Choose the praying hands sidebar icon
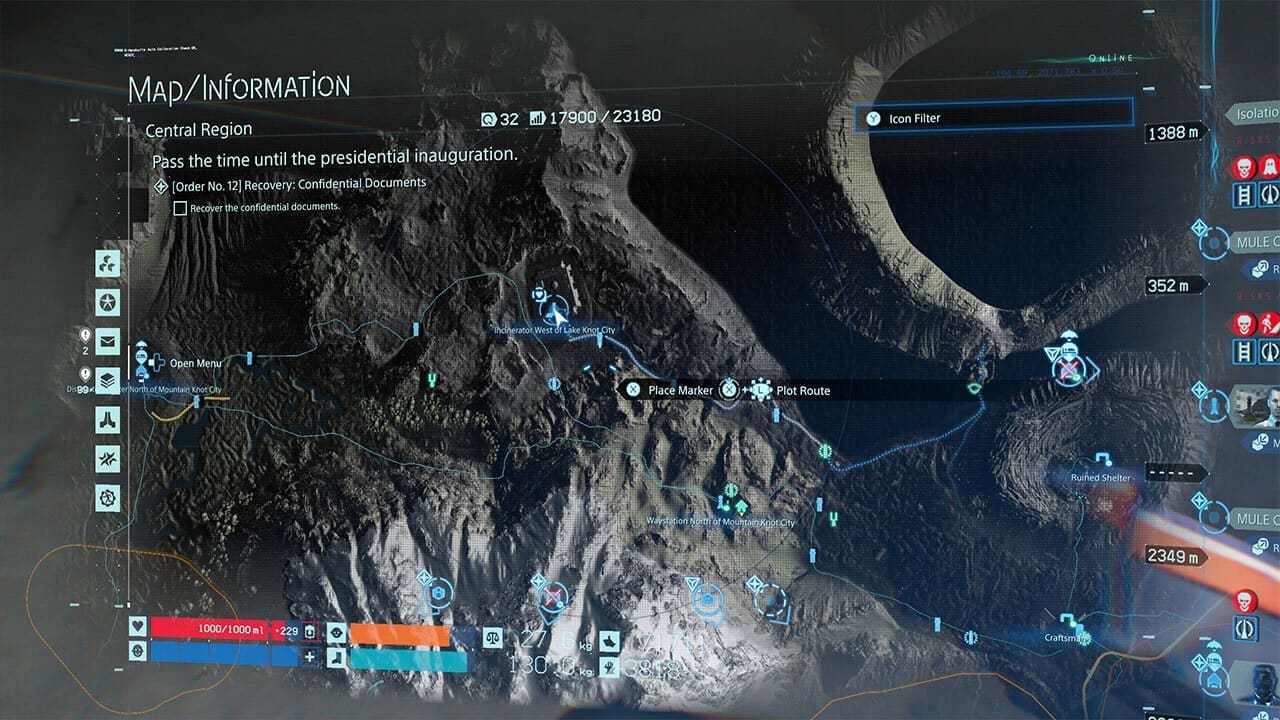 107,420
